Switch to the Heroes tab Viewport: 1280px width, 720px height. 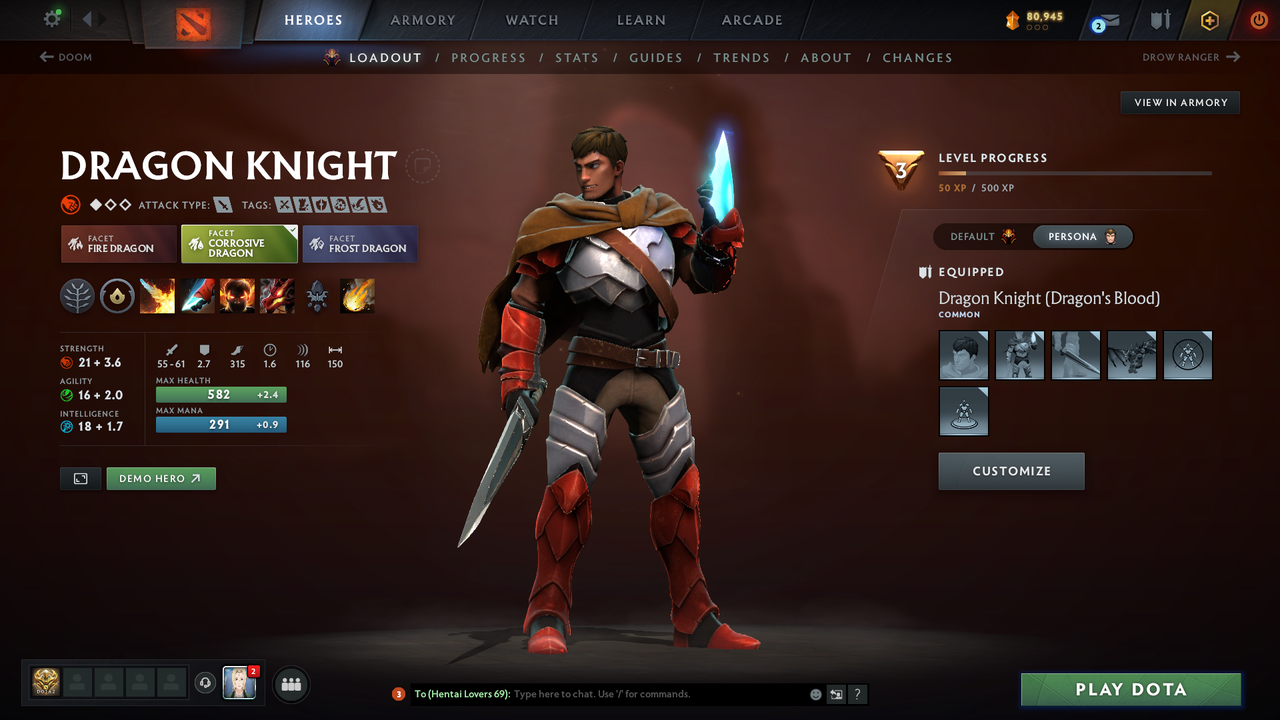point(313,19)
